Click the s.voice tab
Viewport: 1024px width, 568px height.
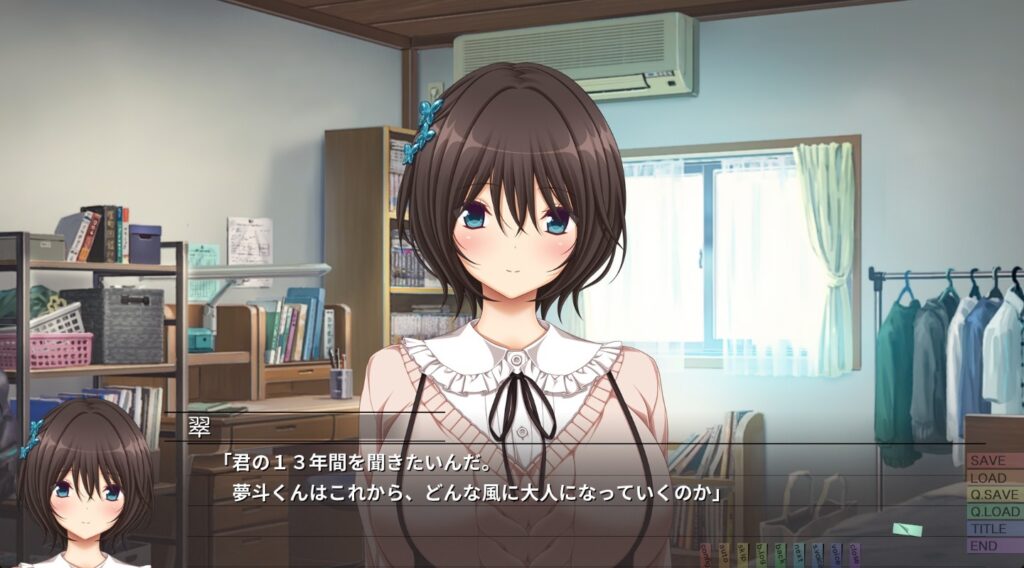[817, 555]
